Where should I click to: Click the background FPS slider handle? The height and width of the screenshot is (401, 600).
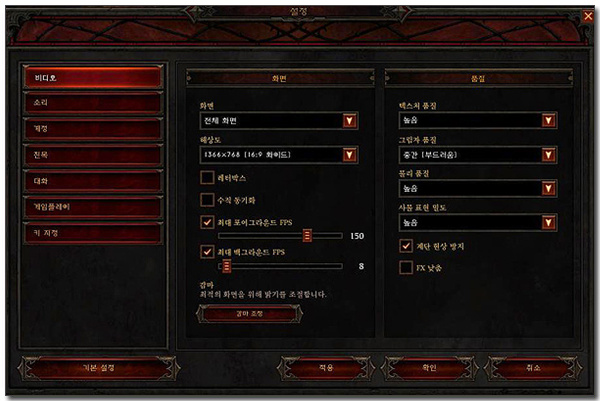pyautogui.click(x=227, y=266)
